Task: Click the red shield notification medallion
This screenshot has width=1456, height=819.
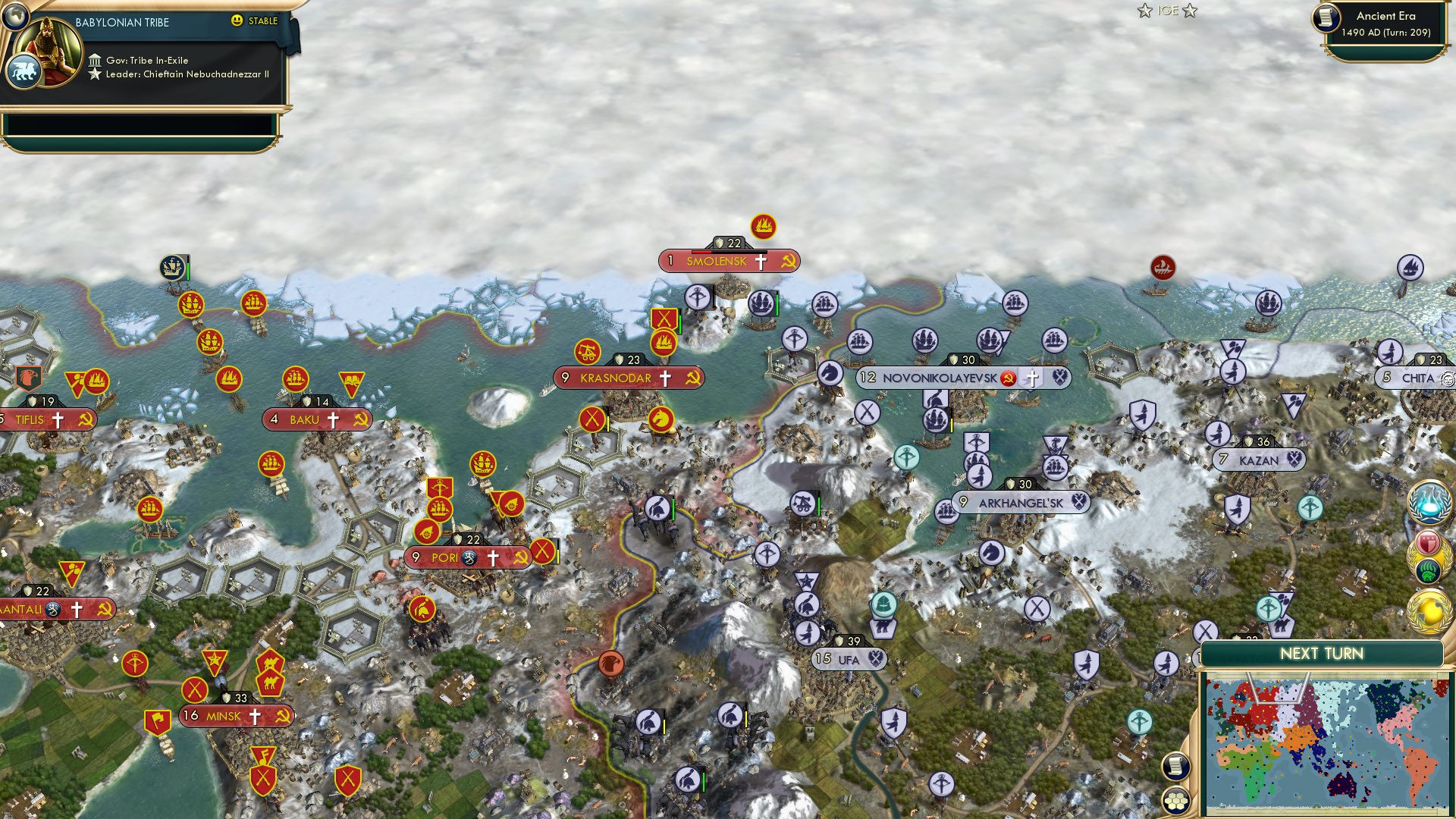Action: click(1428, 541)
